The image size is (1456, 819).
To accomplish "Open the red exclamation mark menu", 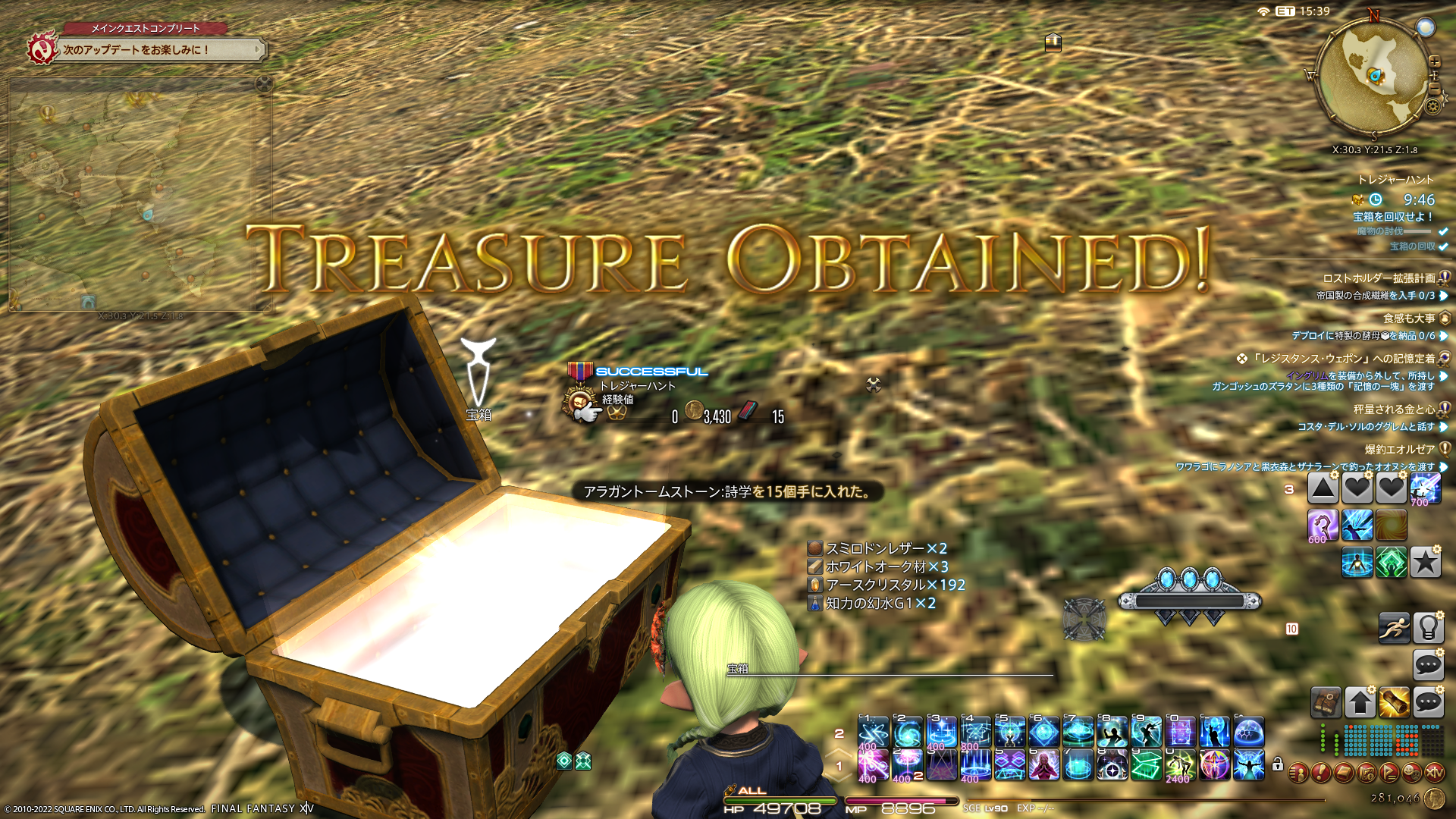I will click(x=1320, y=773).
